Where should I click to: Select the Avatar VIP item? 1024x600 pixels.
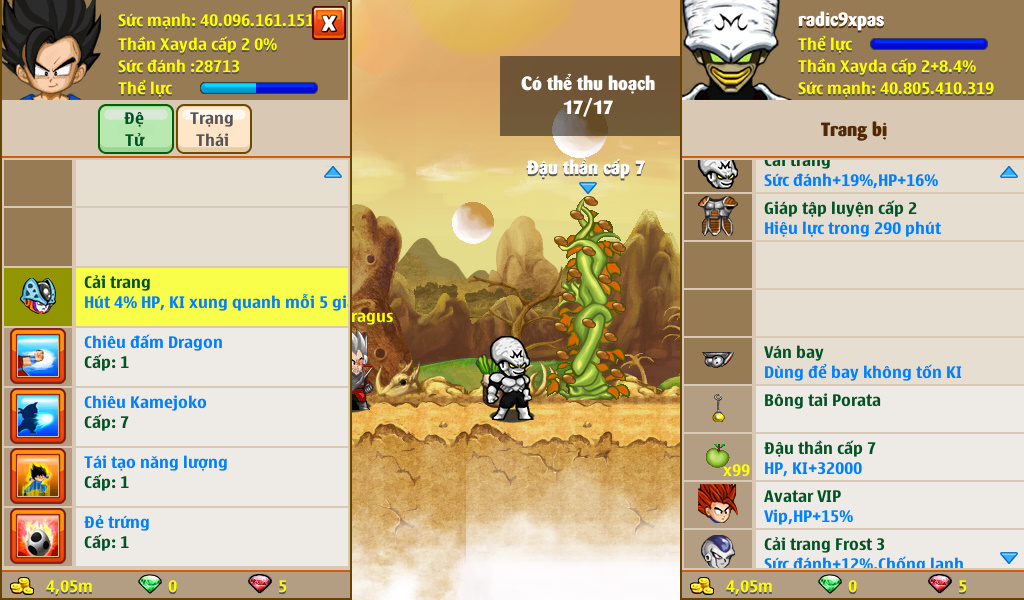pyautogui.click(x=852, y=506)
